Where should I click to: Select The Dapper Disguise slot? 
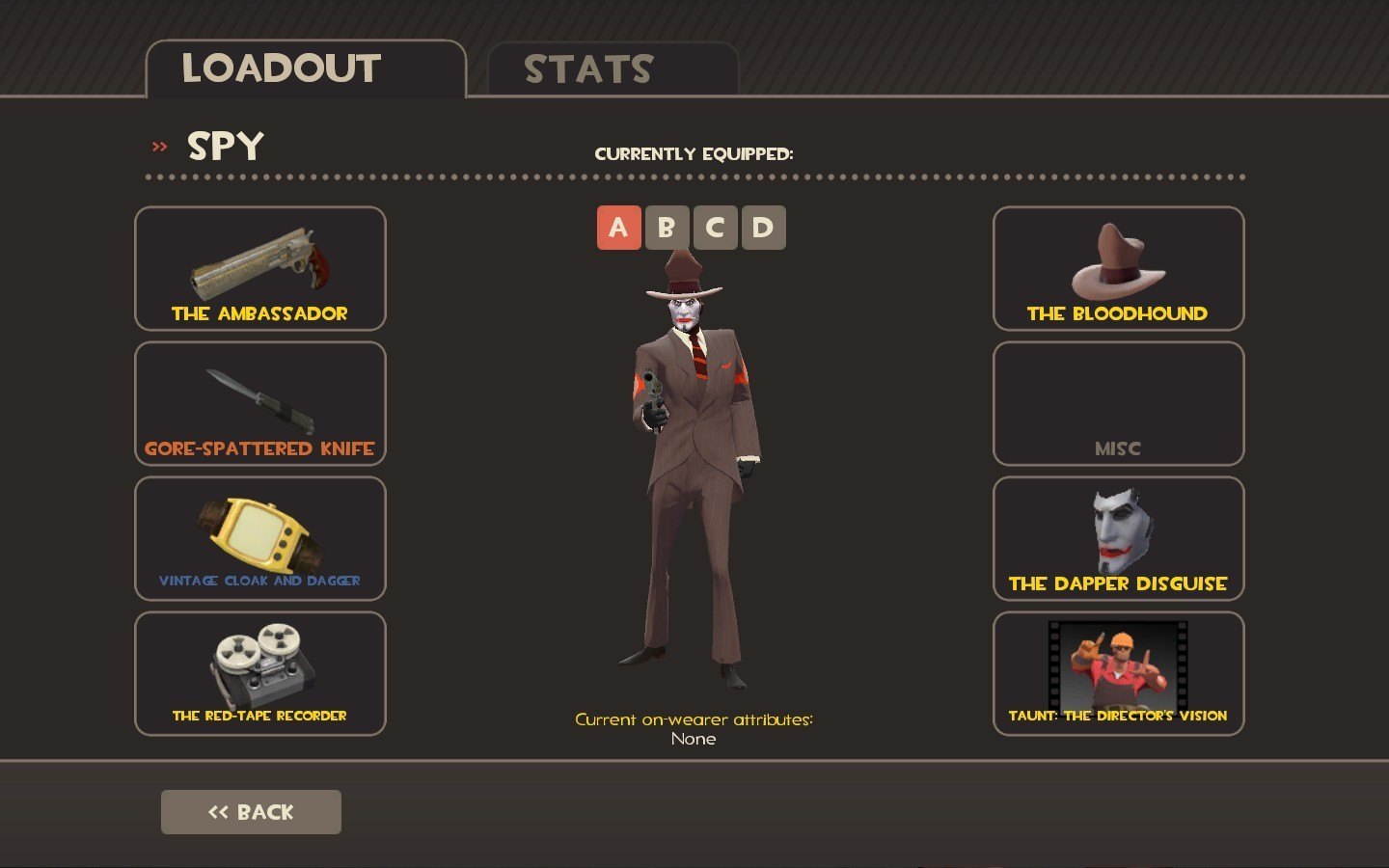coord(1118,539)
